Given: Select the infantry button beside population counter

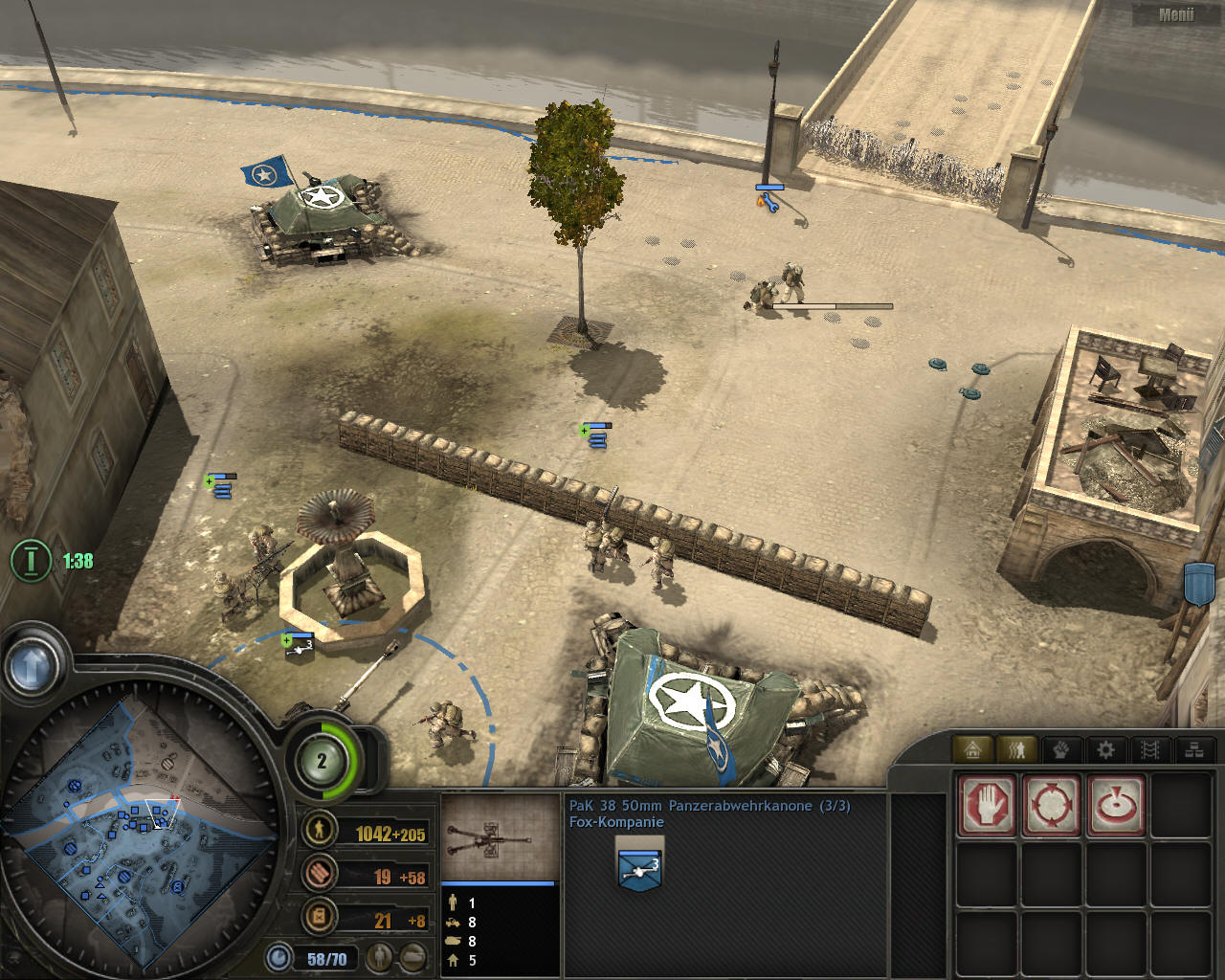Looking at the screenshot, I should click(380, 957).
